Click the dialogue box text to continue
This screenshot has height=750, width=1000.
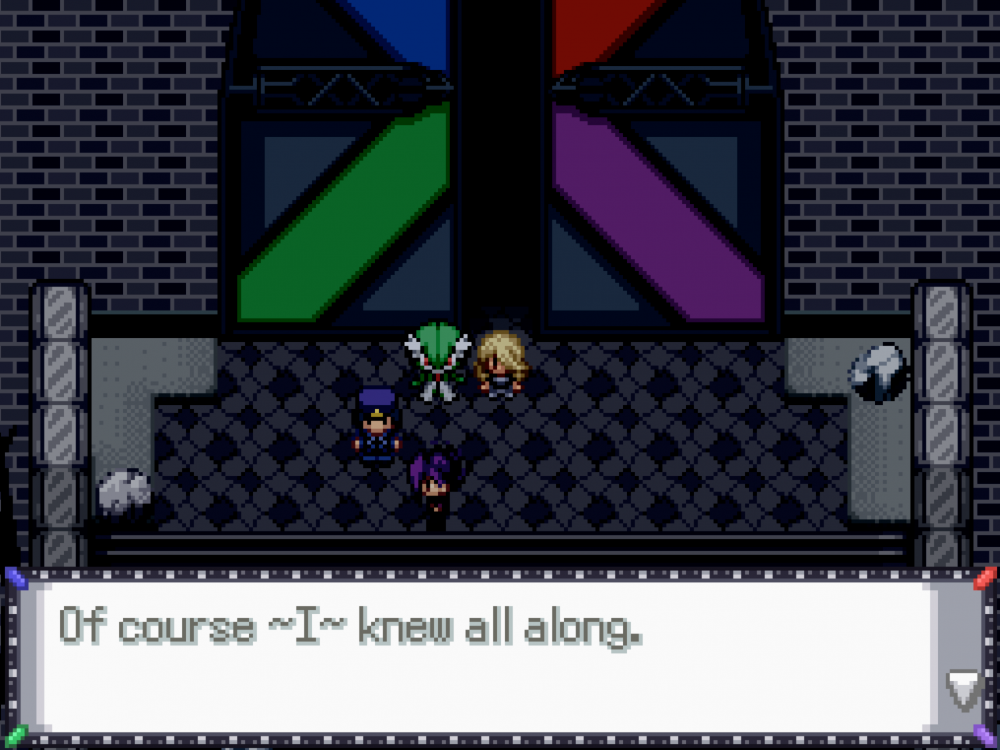[x=350, y=627]
